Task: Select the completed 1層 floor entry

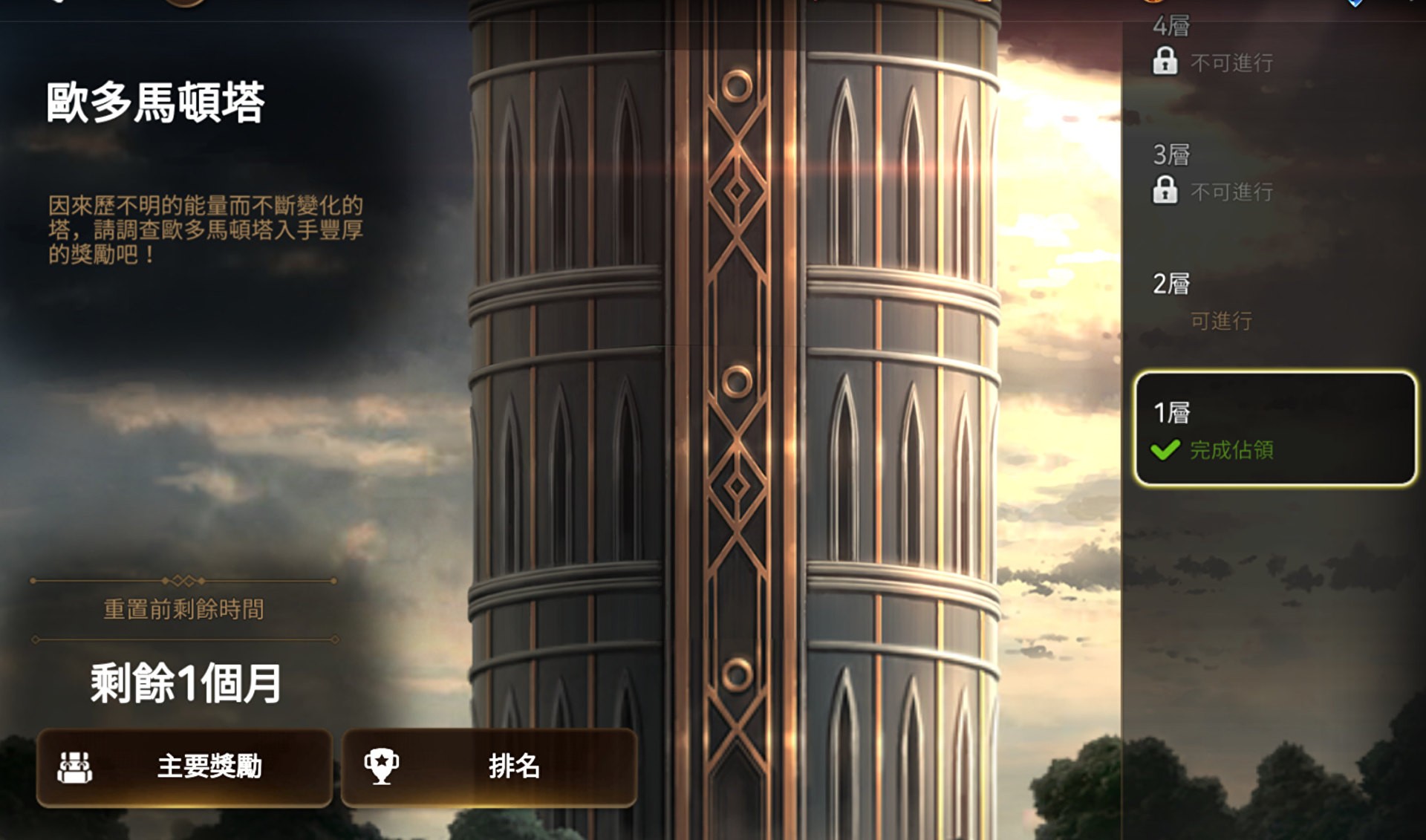Action: click(1274, 429)
